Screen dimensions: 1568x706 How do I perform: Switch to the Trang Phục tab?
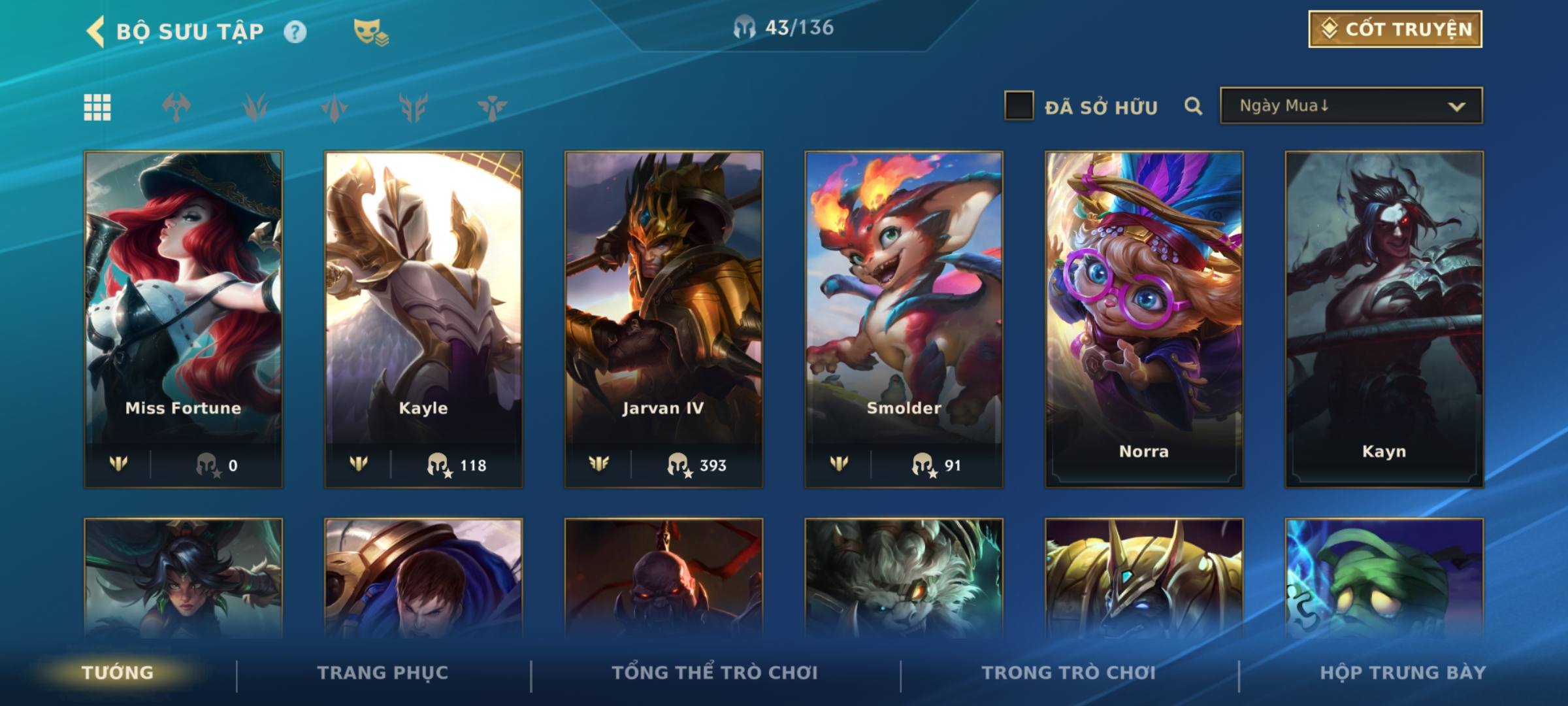click(383, 673)
